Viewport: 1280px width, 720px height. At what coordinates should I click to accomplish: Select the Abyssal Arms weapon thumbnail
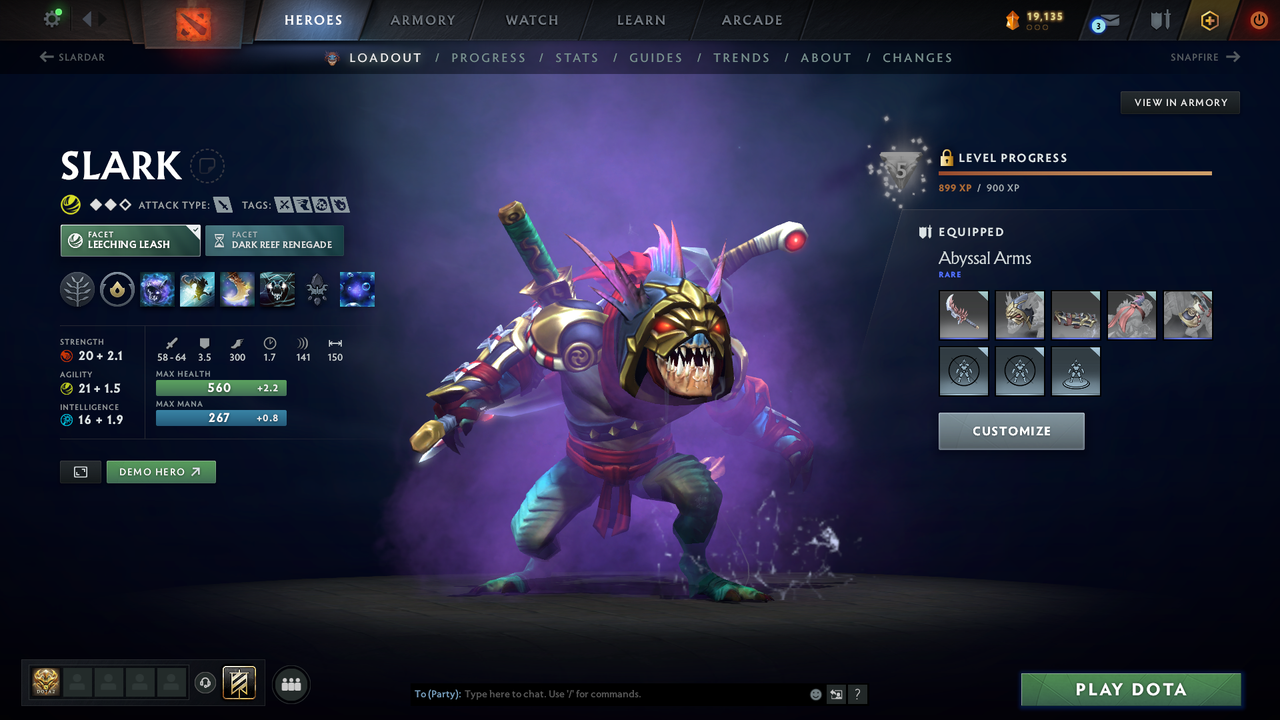pyautogui.click(x=963, y=314)
